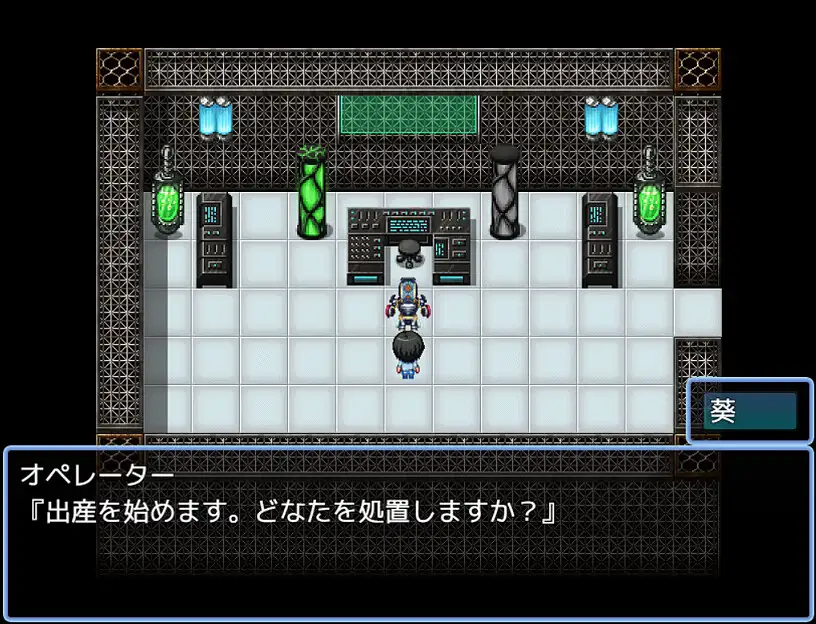Choose 葵 in the choice box

(x=749, y=411)
